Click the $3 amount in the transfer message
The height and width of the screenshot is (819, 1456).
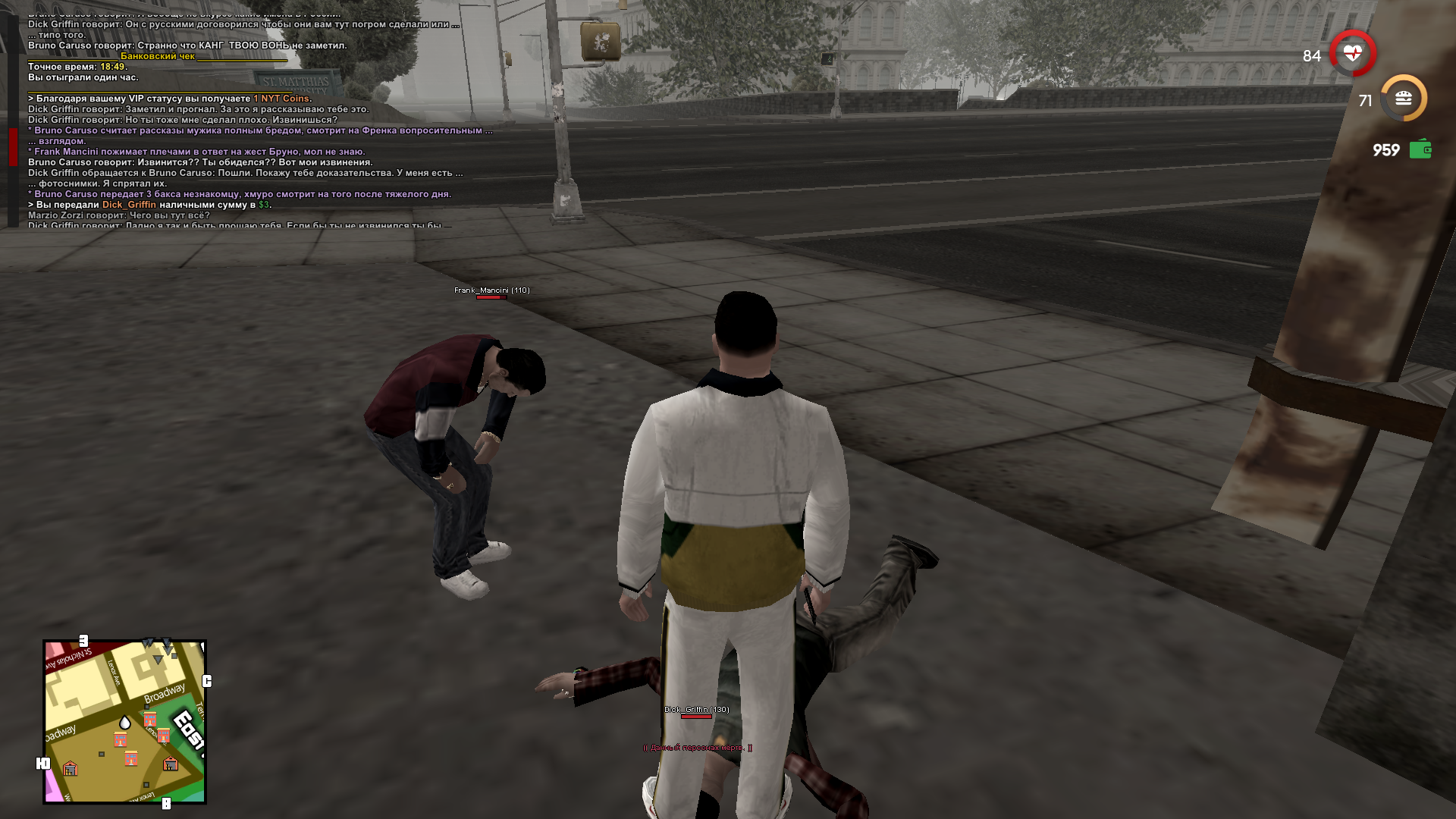click(x=263, y=205)
